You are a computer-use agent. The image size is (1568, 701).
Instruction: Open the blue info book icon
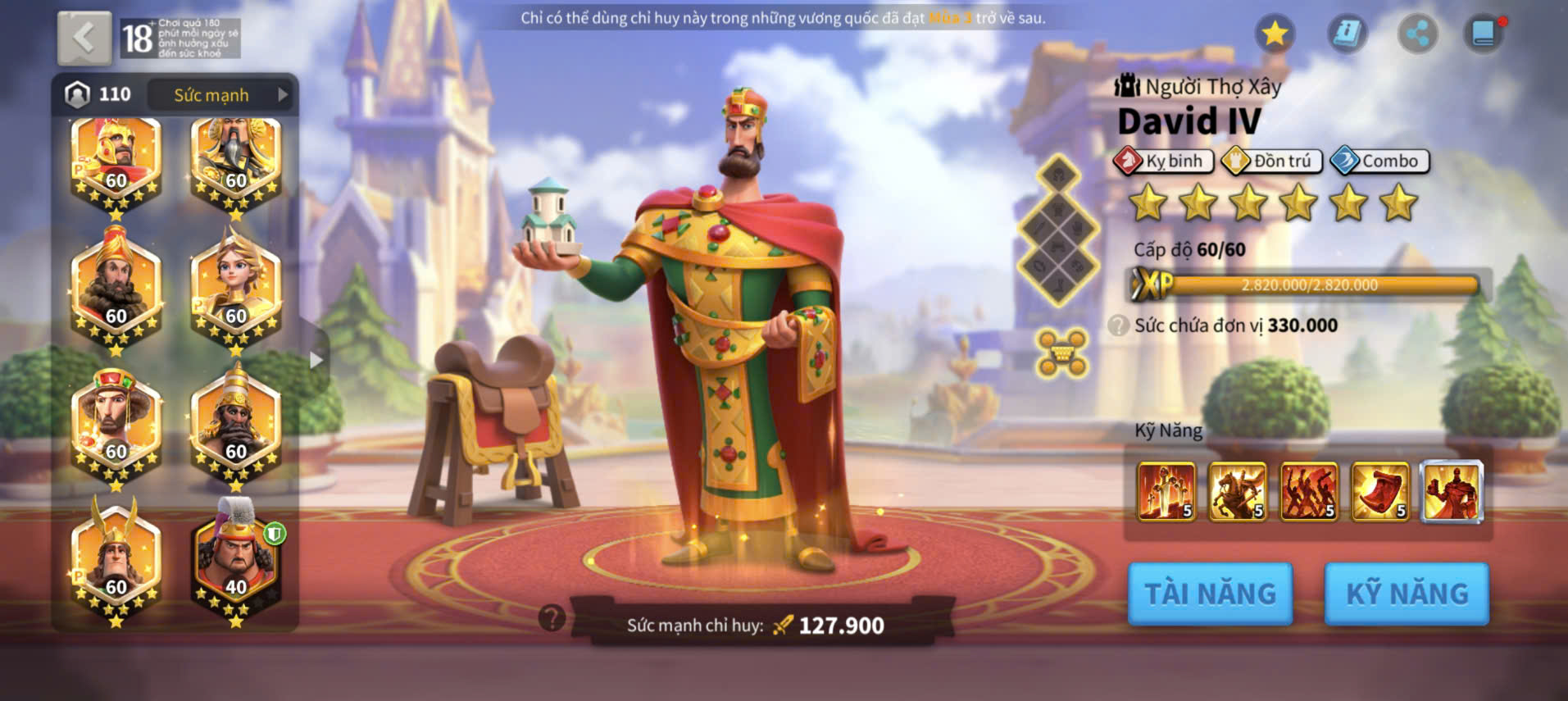click(1347, 34)
